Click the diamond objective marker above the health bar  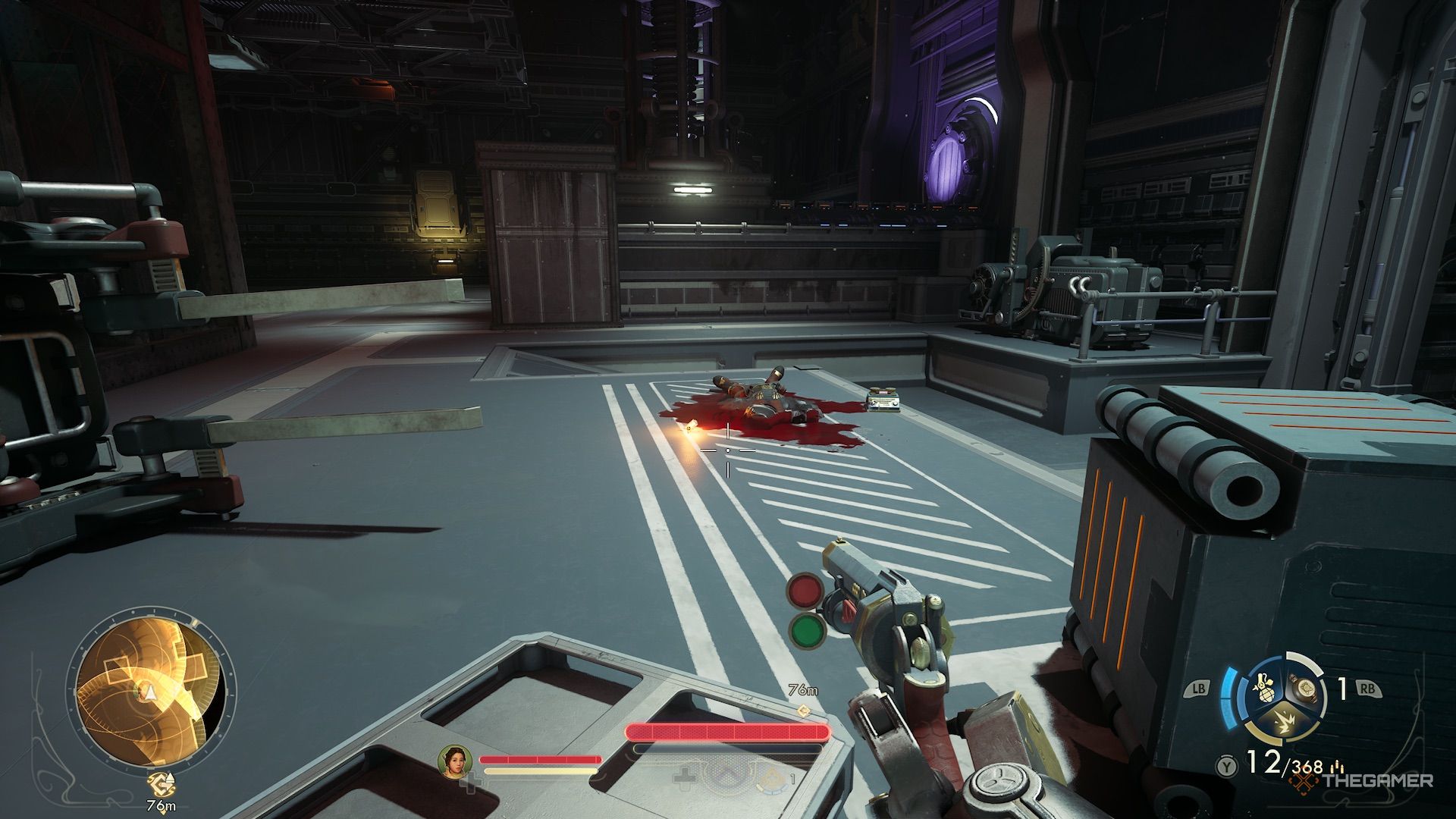coord(804,711)
